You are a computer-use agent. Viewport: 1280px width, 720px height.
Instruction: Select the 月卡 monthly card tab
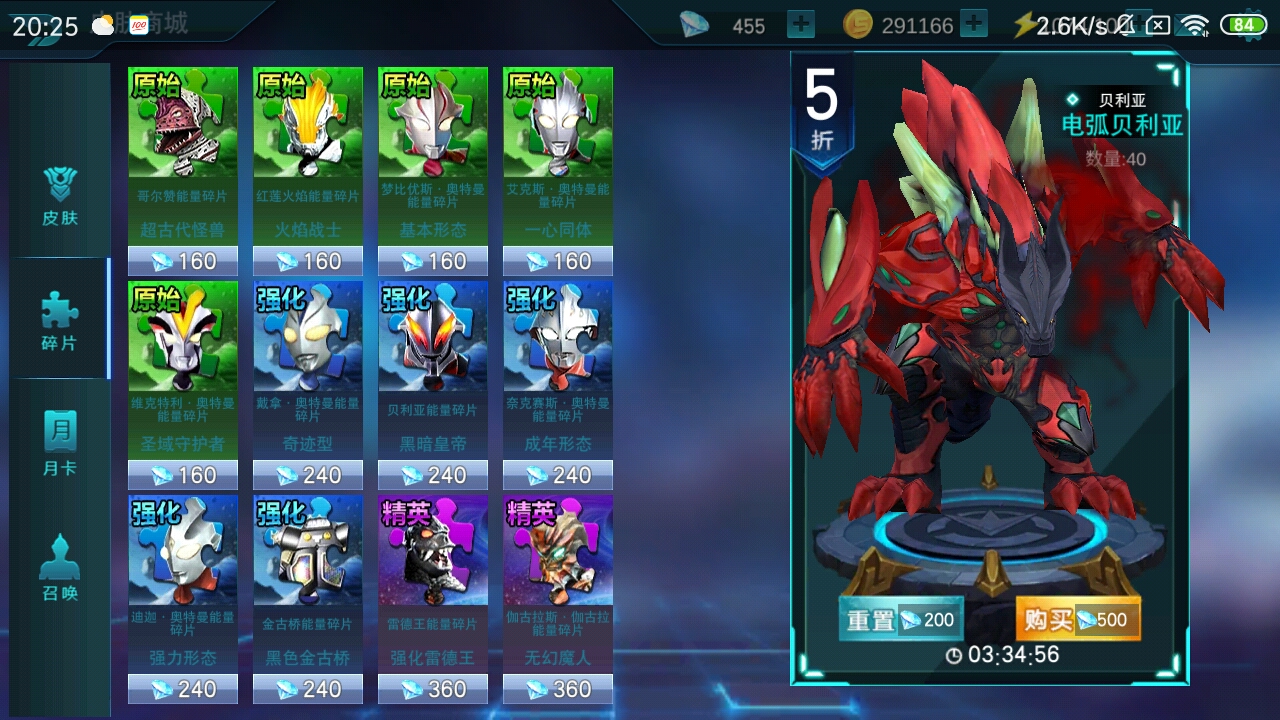click(60, 445)
